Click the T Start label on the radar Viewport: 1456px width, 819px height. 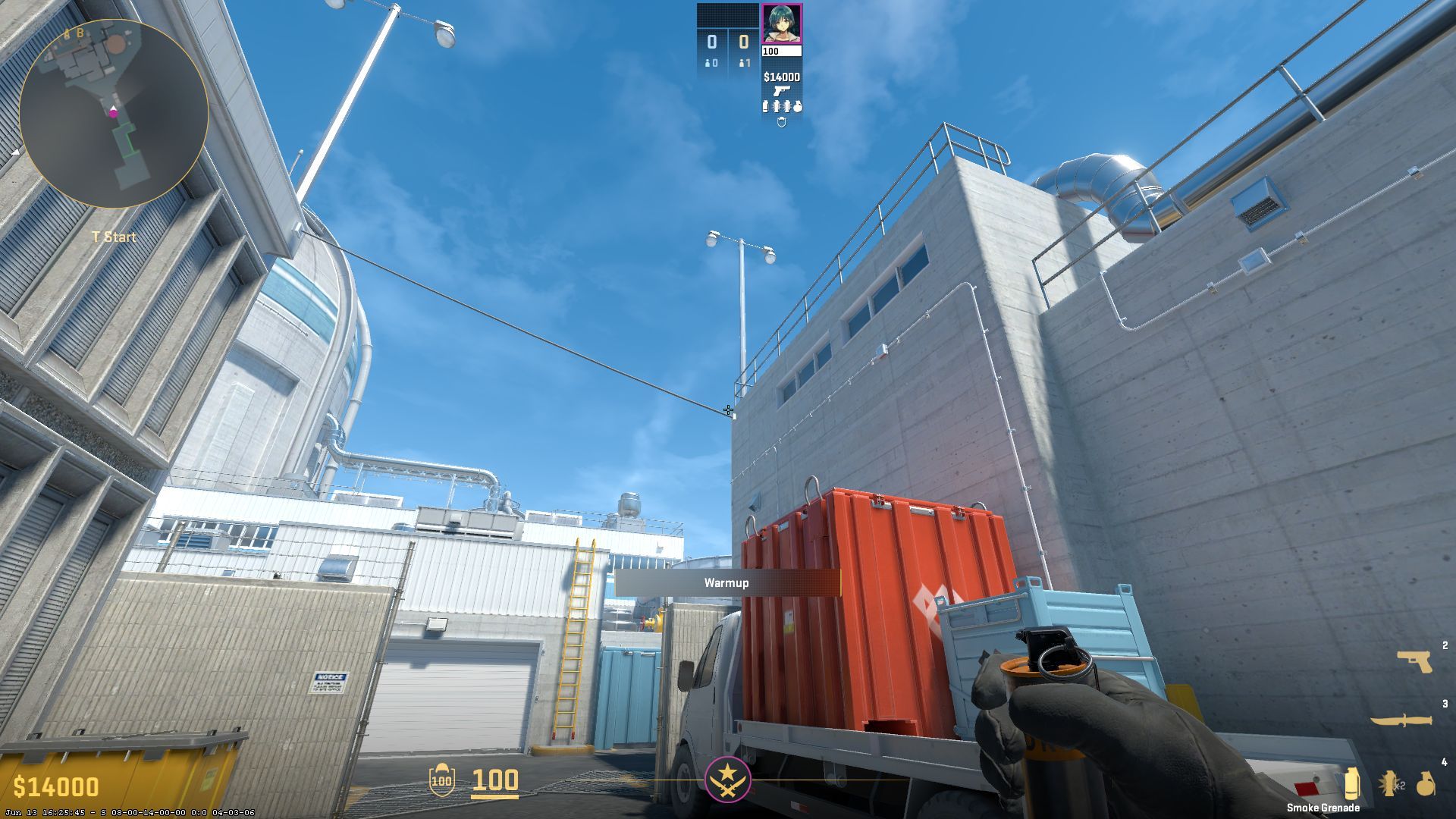click(112, 237)
